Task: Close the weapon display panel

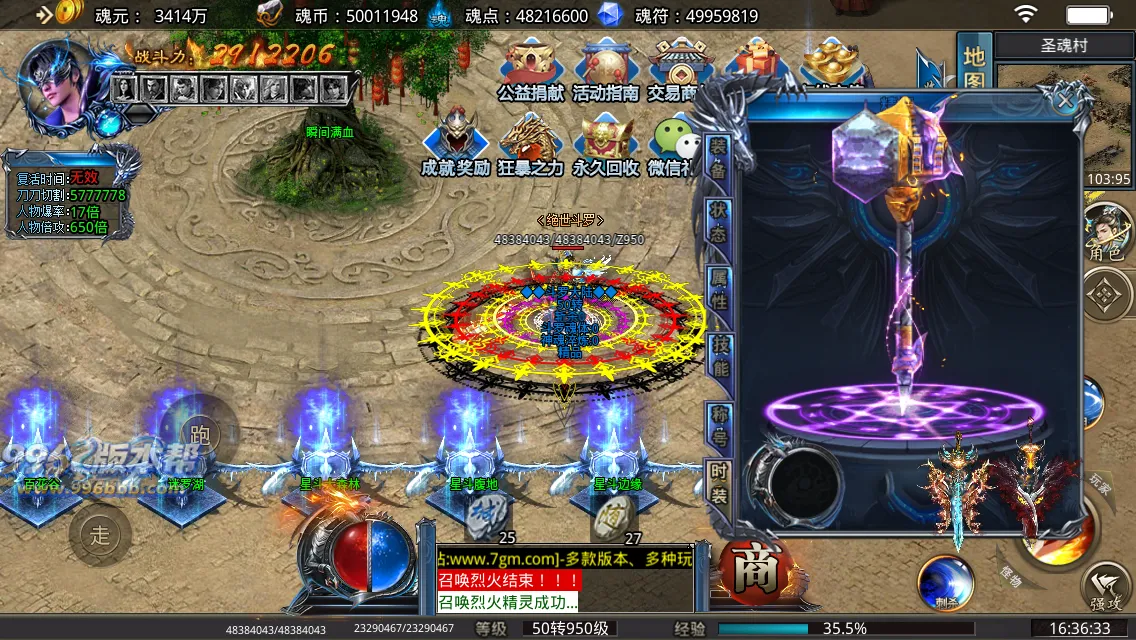Action: 1064,100
